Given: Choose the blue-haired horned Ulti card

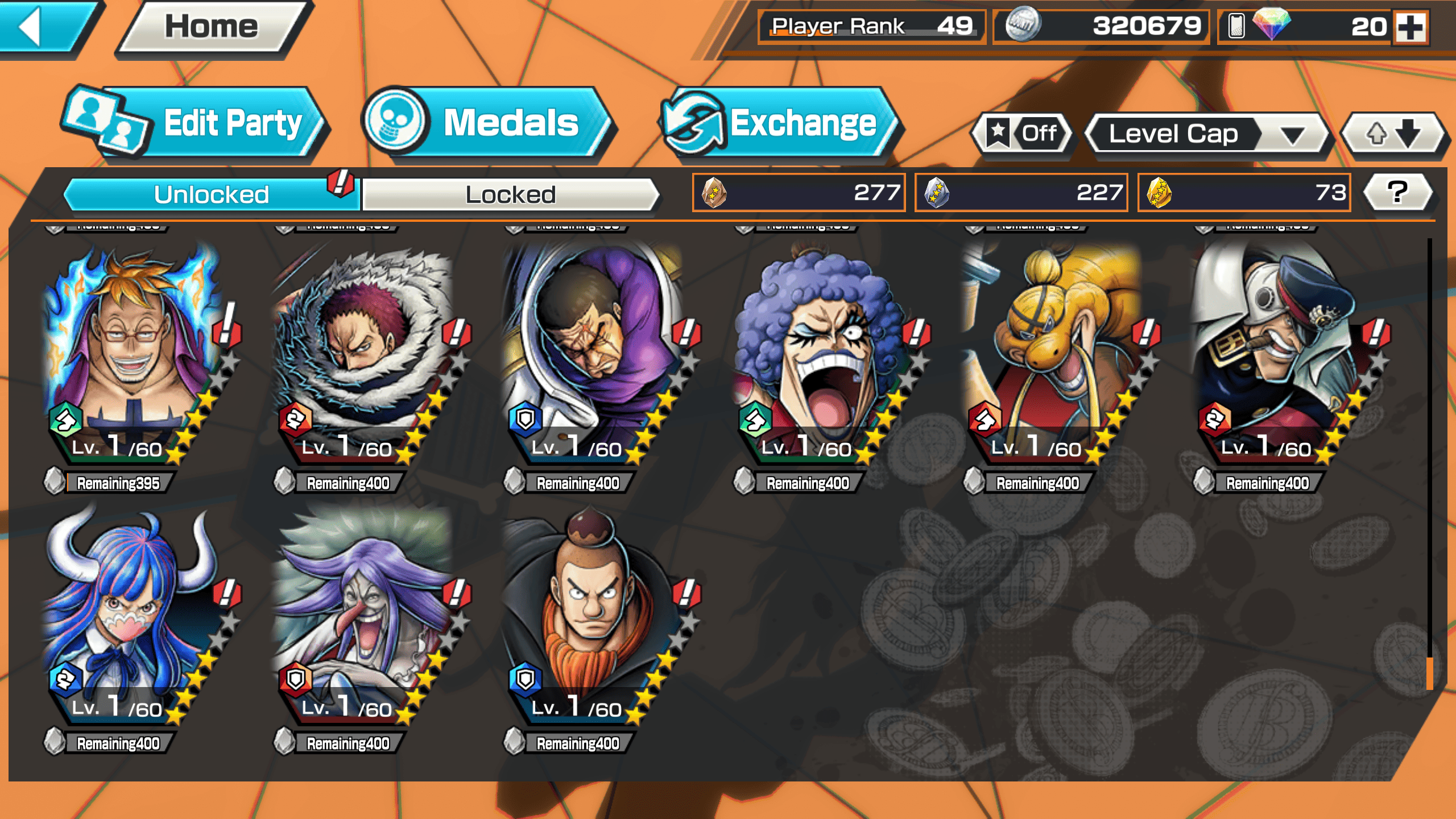Looking at the screenshot, I should pos(134,614).
